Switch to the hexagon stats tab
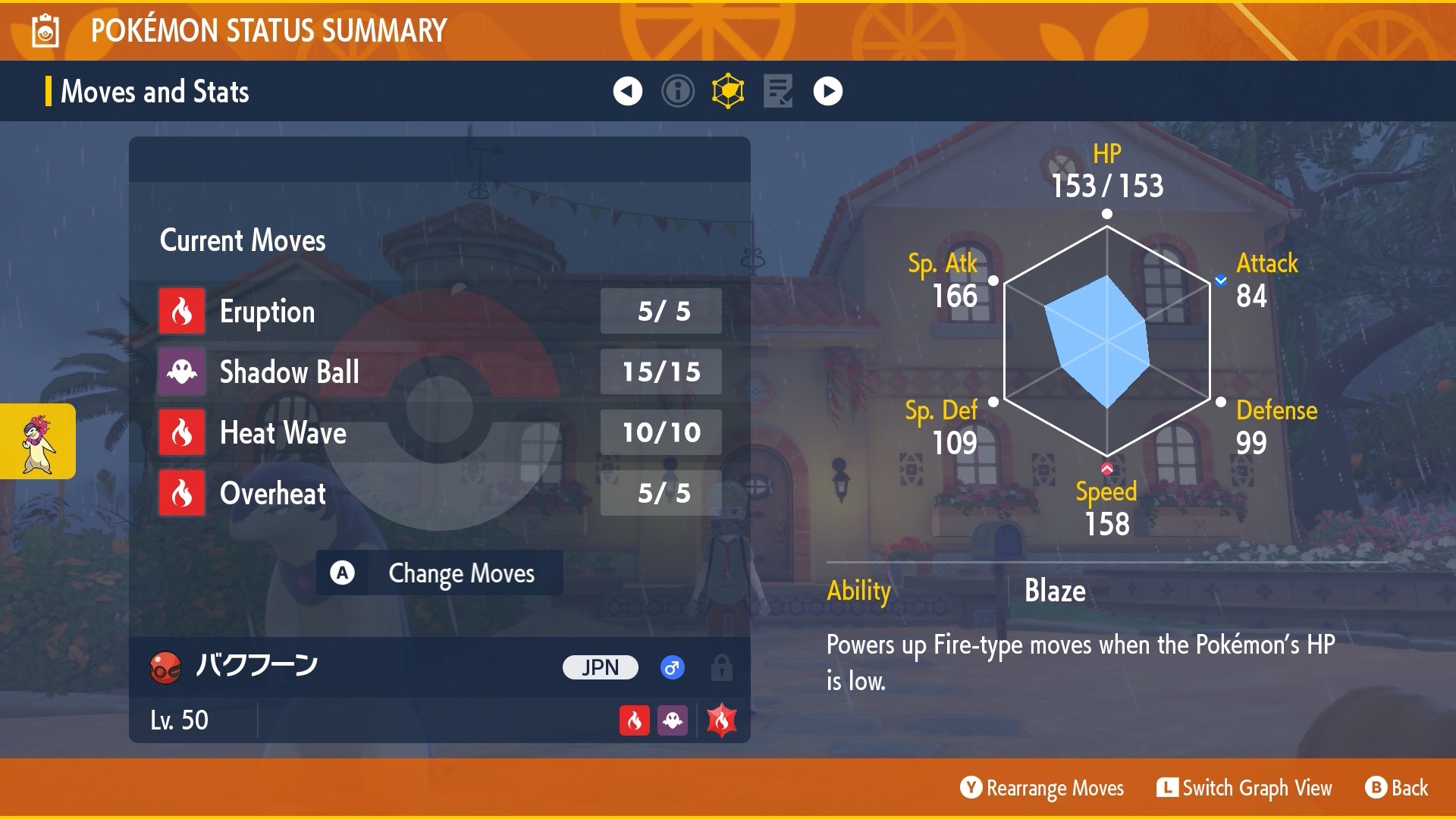The image size is (1456, 819). [728, 91]
